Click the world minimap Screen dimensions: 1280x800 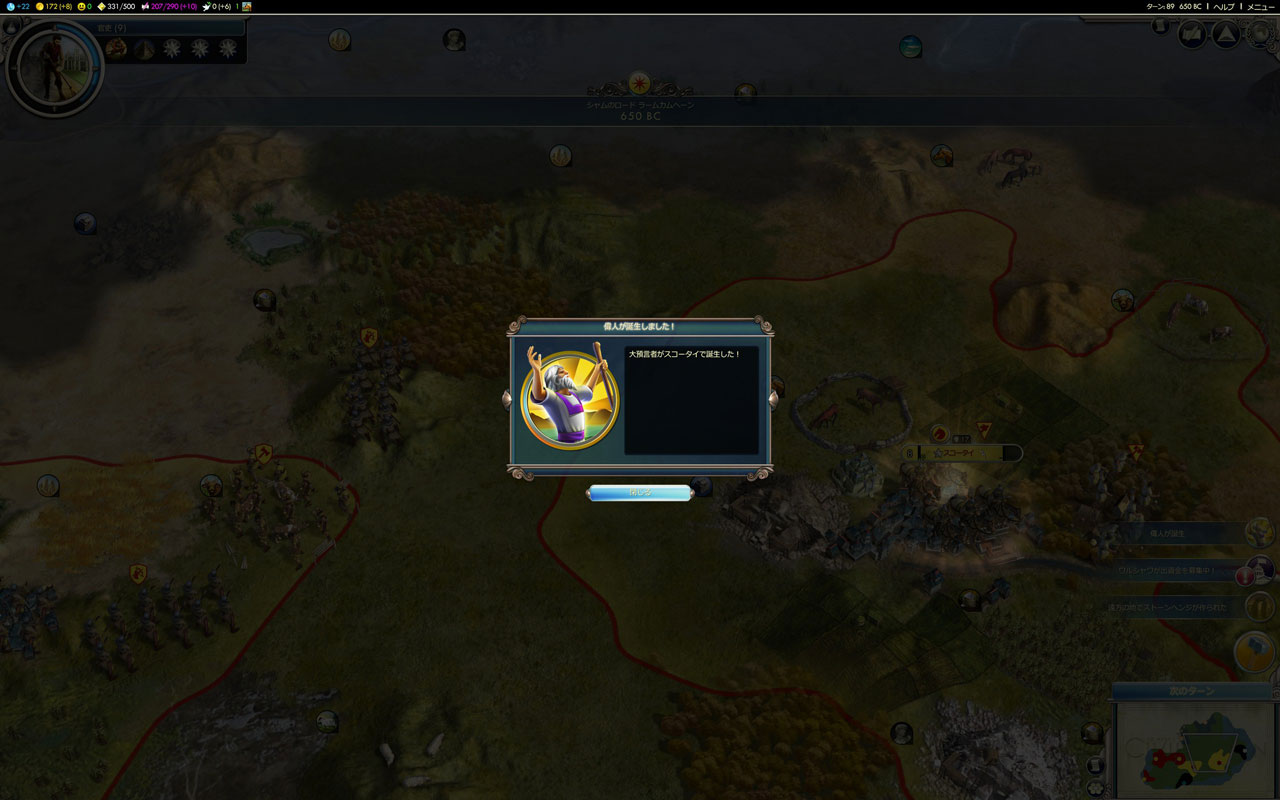click(1195, 750)
